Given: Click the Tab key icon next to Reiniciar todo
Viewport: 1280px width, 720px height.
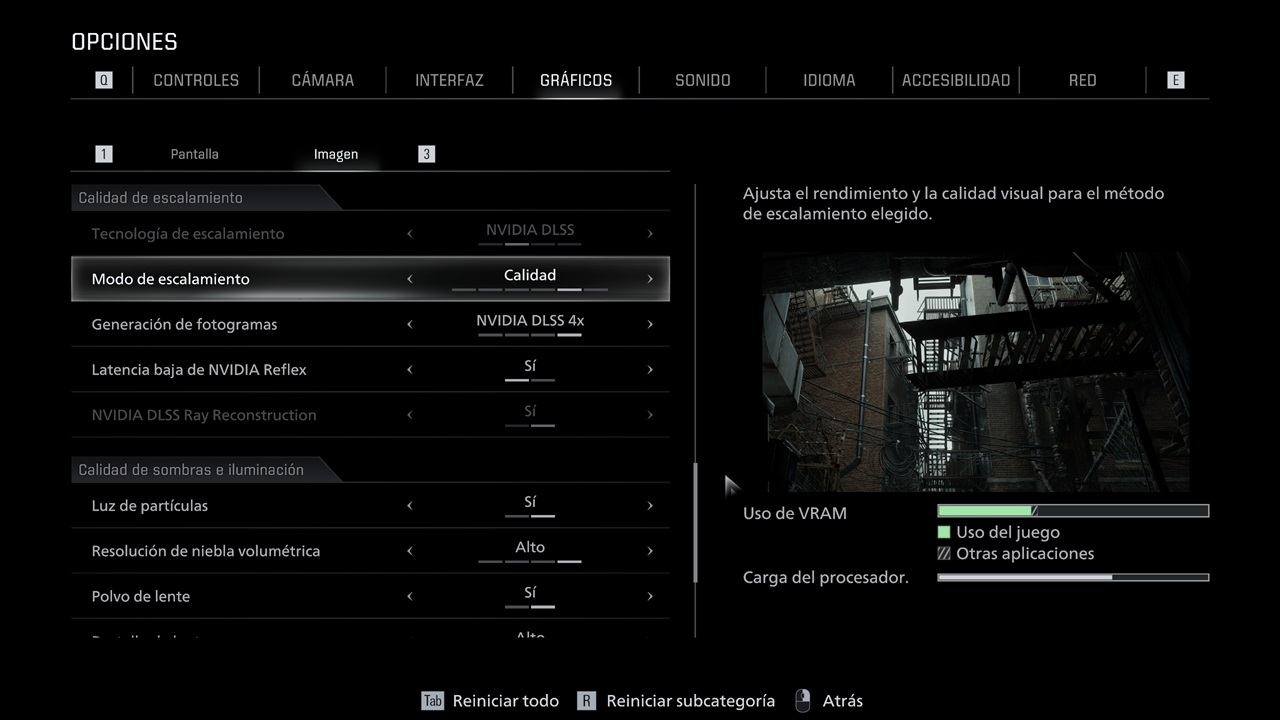Looking at the screenshot, I should click(432, 700).
